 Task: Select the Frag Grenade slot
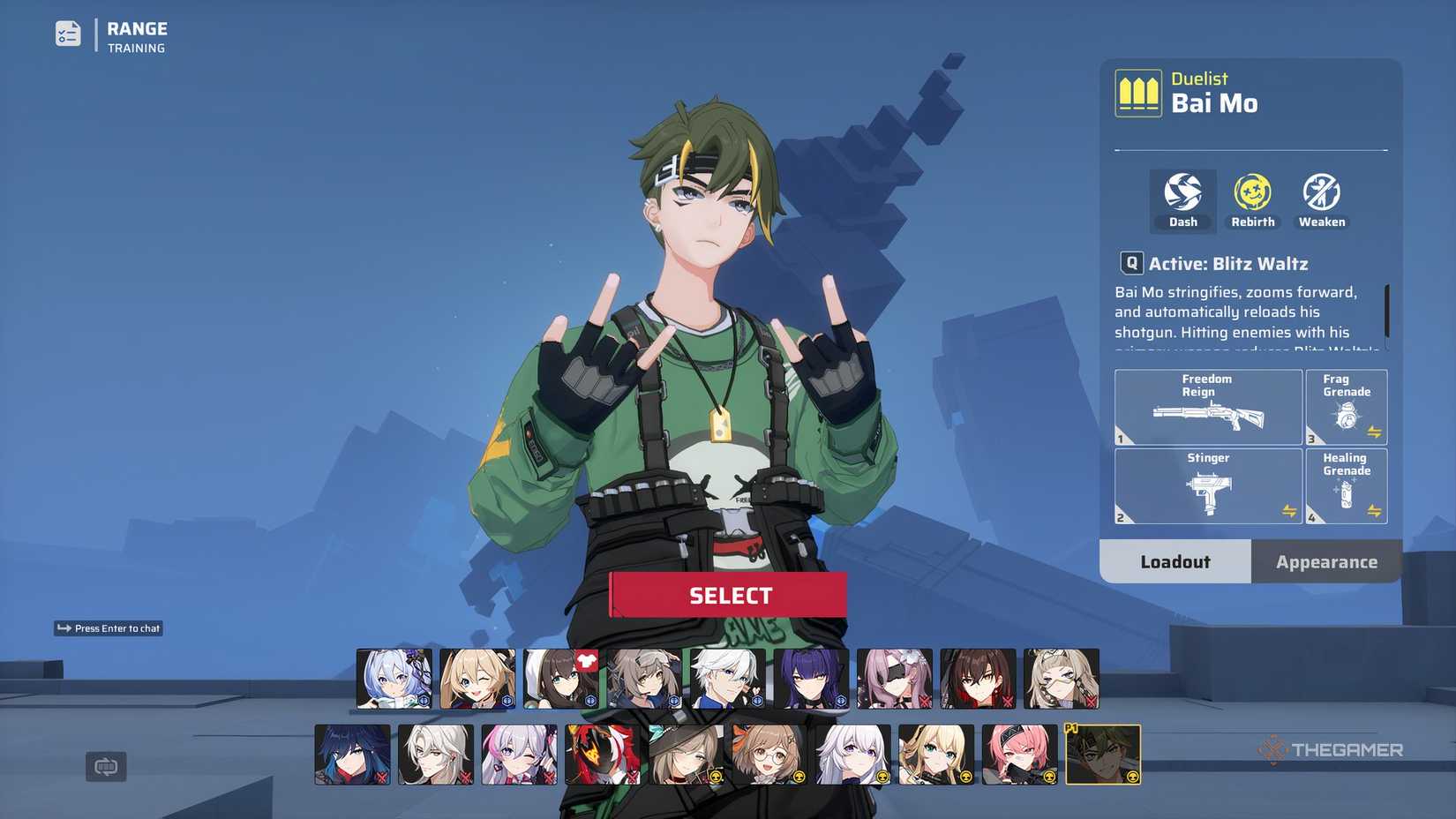pos(1346,407)
